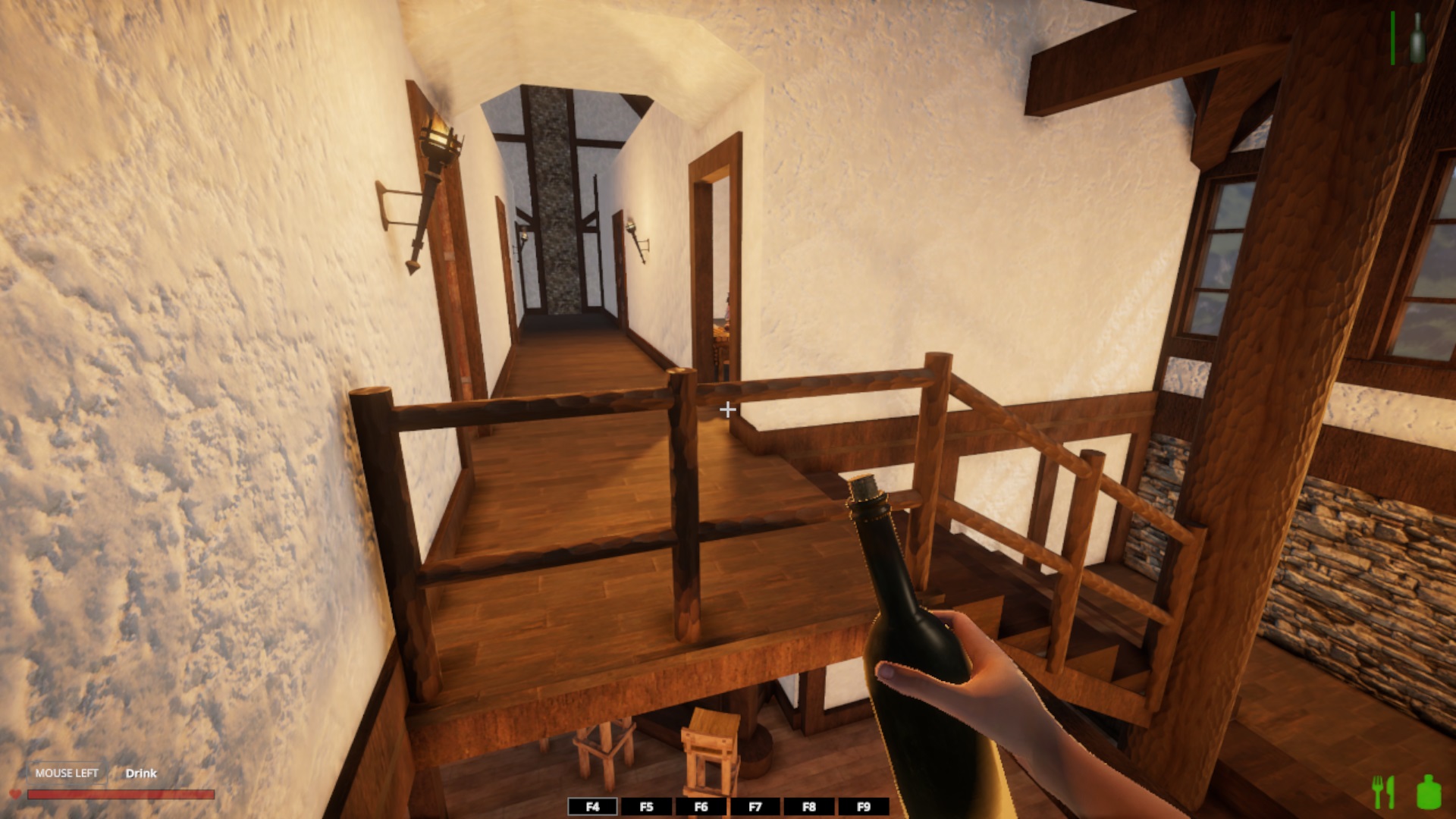Image resolution: width=1456 pixels, height=819 pixels.
Task: Click the green jug thirst icon
Action: [1429, 792]
